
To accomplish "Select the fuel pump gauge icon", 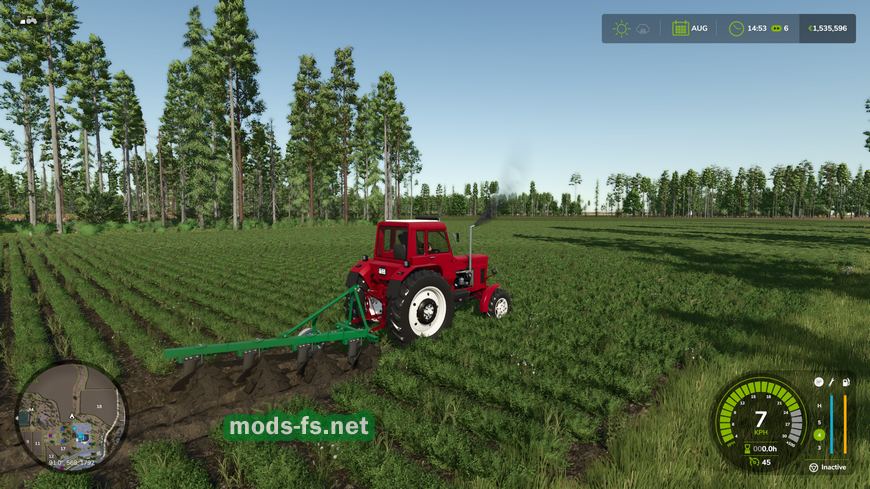I will [846, 382].
